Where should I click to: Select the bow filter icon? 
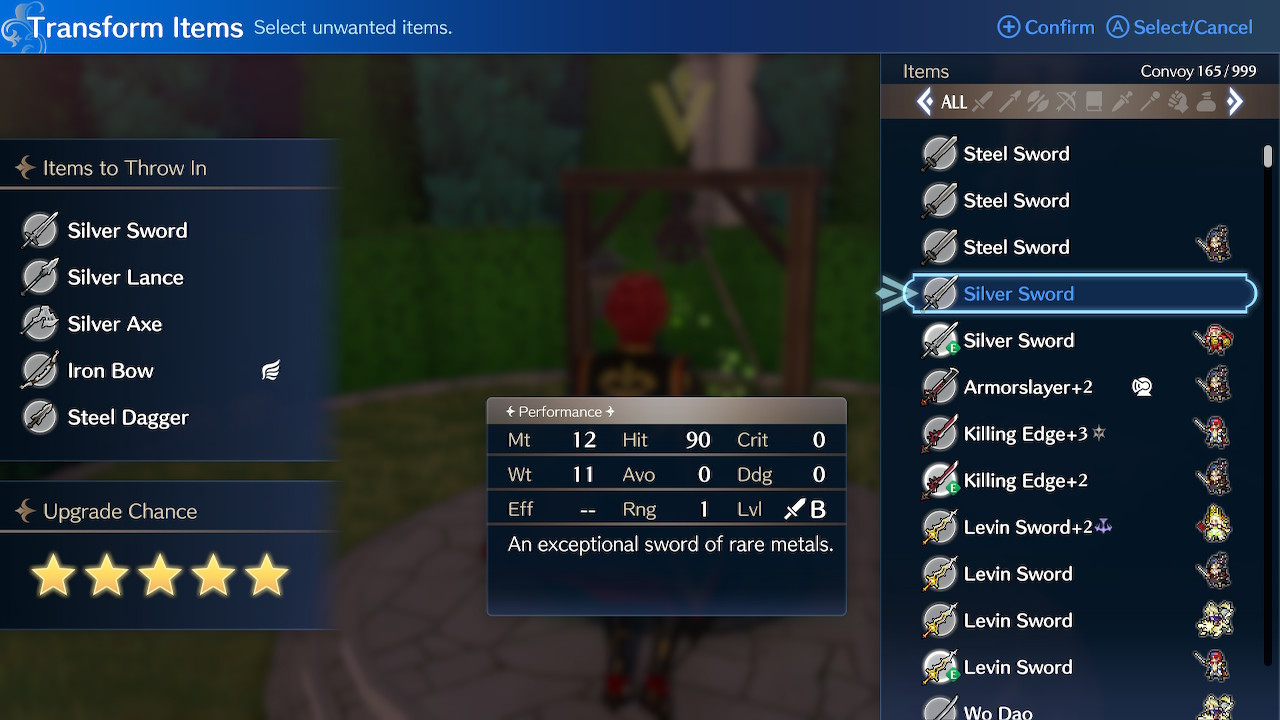(x=1064, y=101)
